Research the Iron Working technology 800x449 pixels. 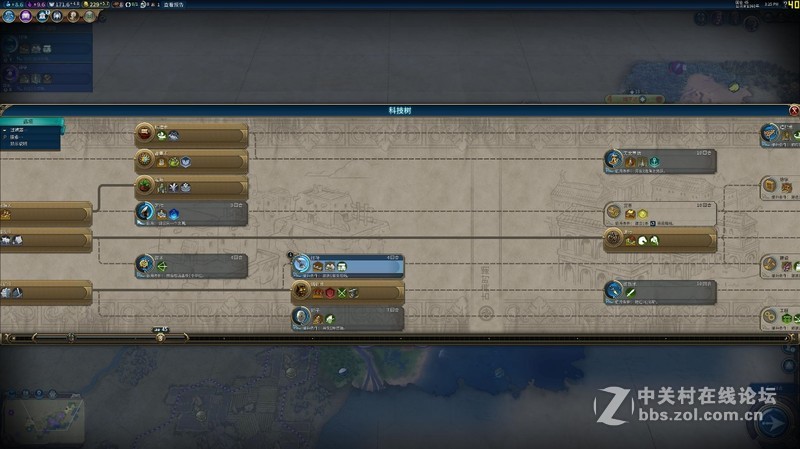[x=659, y=292]
